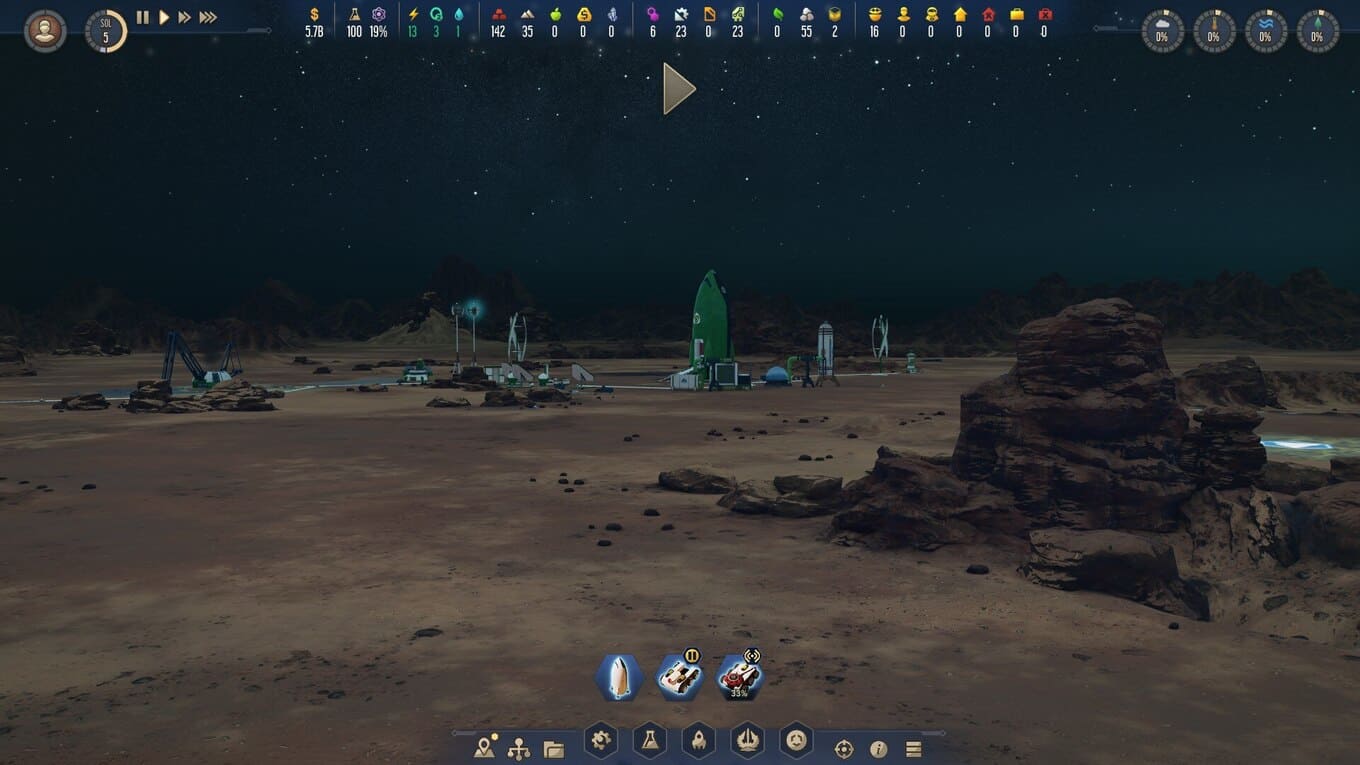Open the info encyclopedia icon
This screenshot has width=1360, height=765.
879,749
